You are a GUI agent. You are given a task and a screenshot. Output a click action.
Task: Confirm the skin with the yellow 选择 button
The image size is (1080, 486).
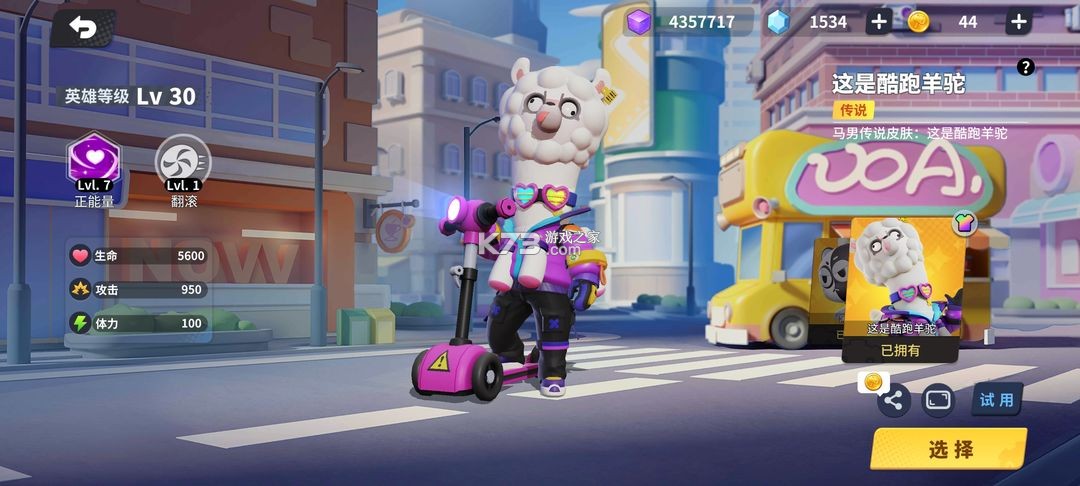pos(948,449)
